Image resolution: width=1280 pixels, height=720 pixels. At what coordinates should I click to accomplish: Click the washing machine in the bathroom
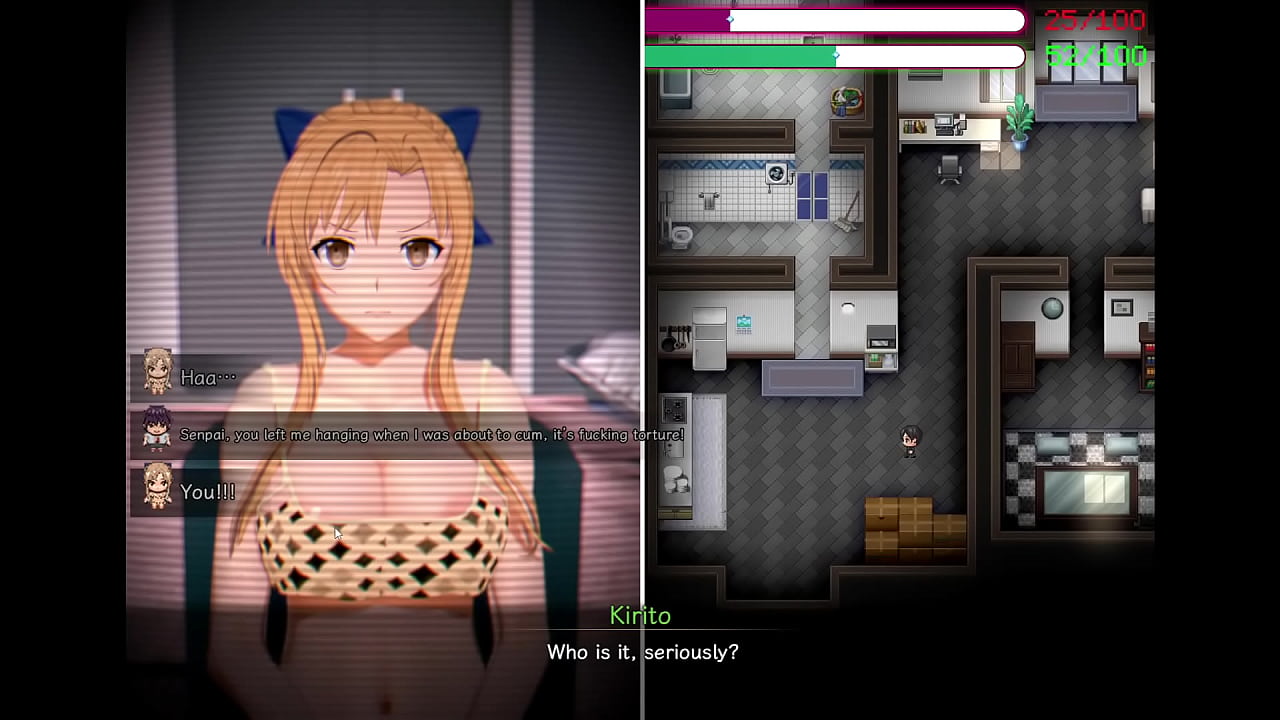(x=777, y=174)
